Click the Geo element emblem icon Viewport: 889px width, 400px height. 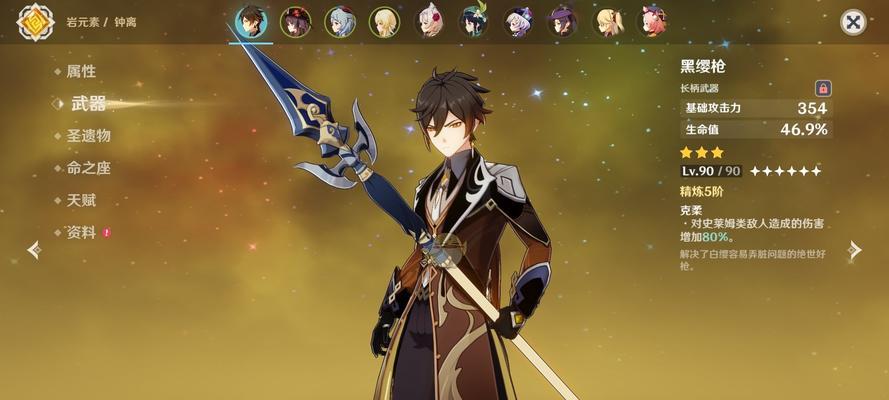pos(35,22)
